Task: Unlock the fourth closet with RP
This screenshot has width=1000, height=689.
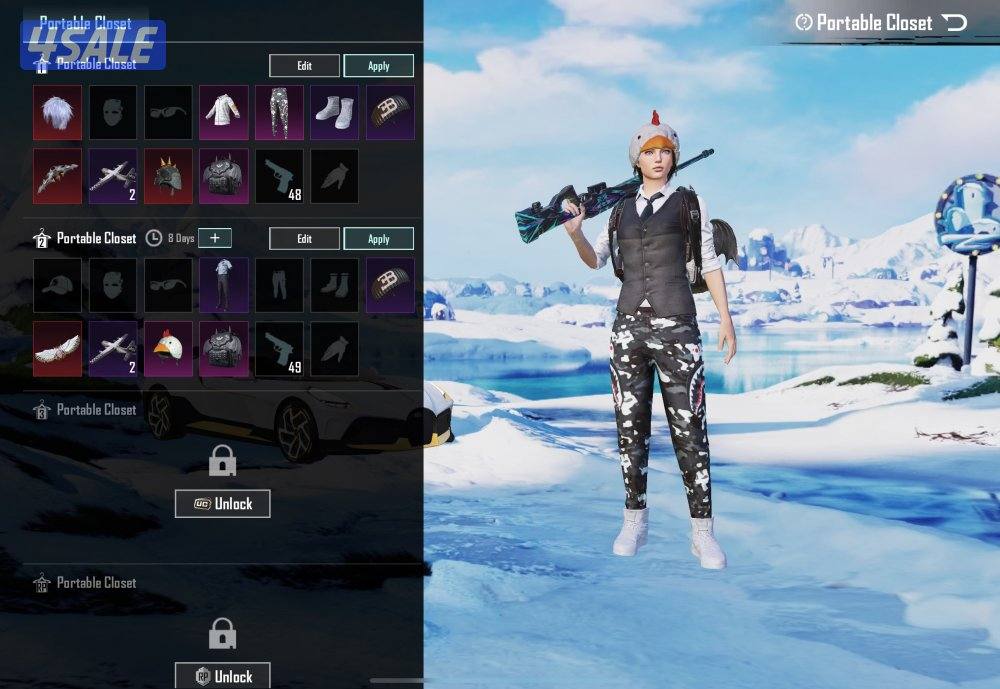Action: (x=222, y=676)
